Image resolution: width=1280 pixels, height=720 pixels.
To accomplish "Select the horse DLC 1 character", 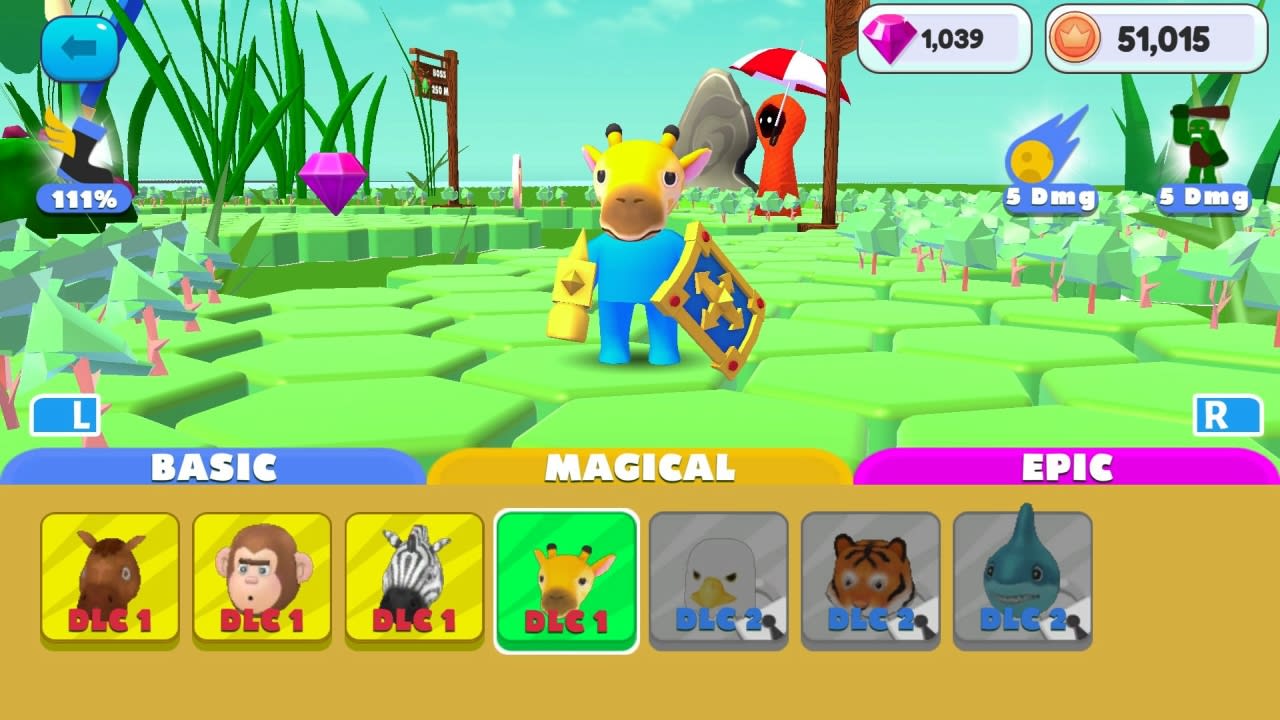I will click(x=110, y=577).
